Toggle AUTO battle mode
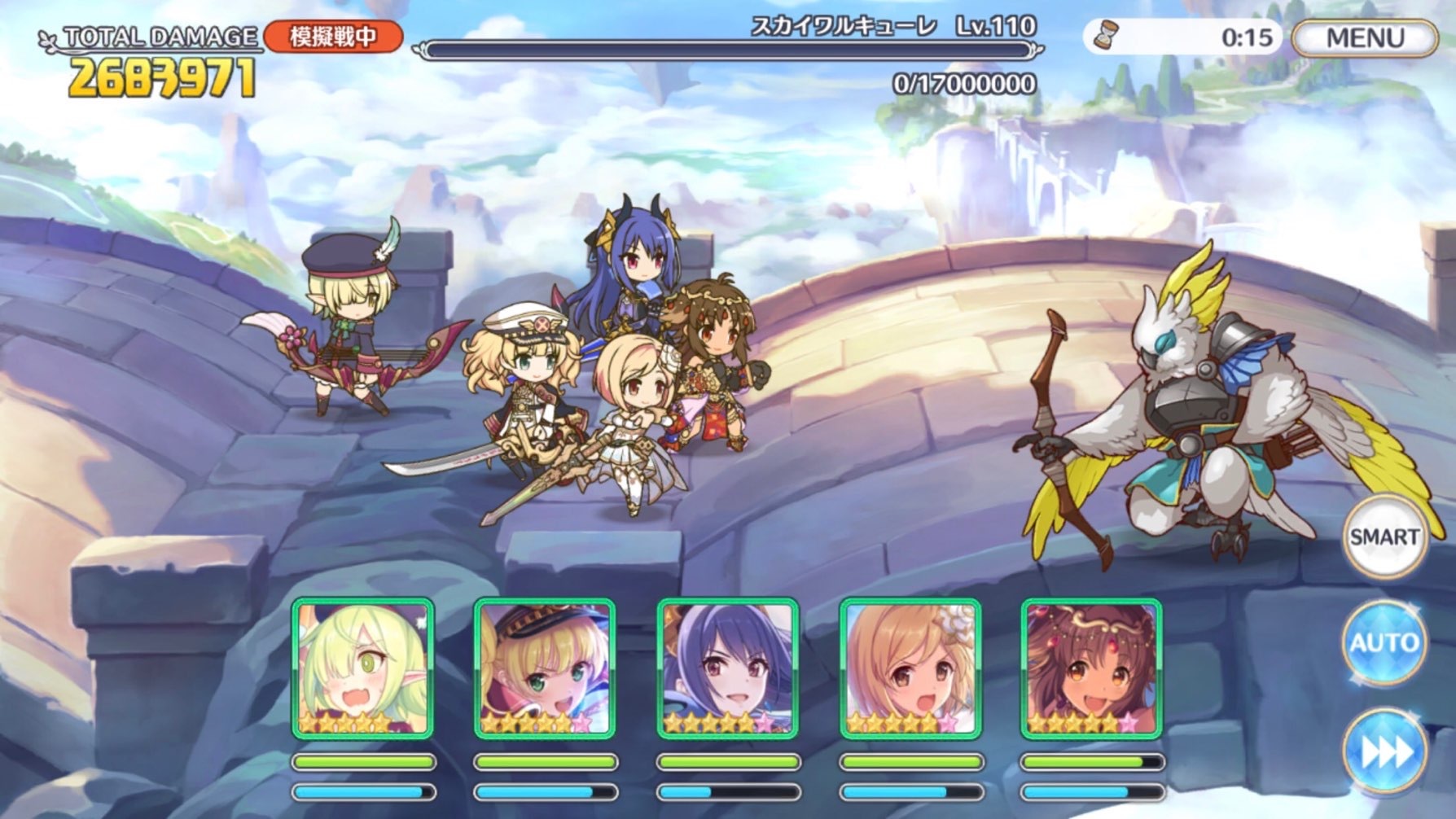The image size is (1456, 819). [1384, 642]
